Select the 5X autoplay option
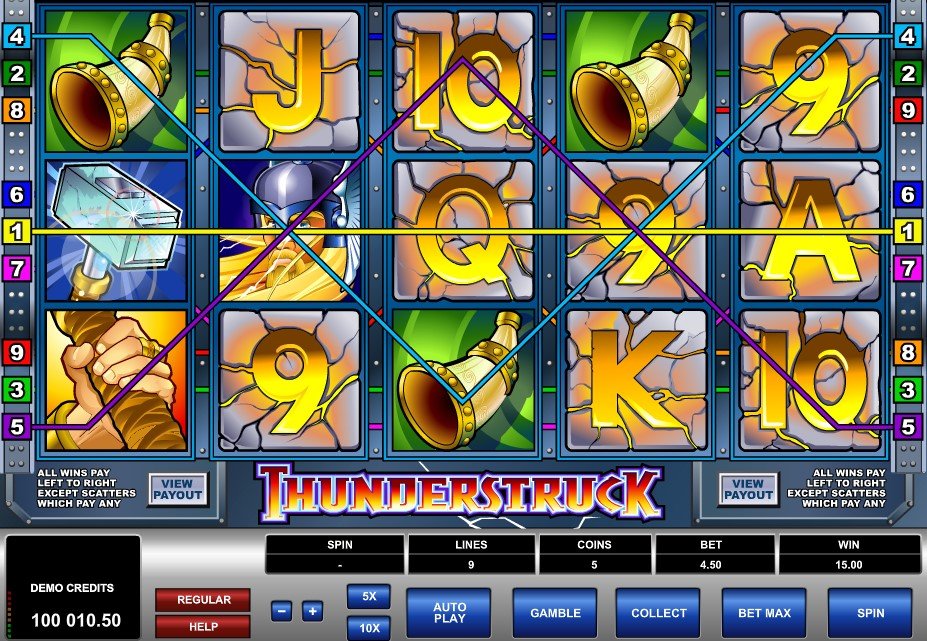Screen dimensions: 927x641 tap(368, 596)
